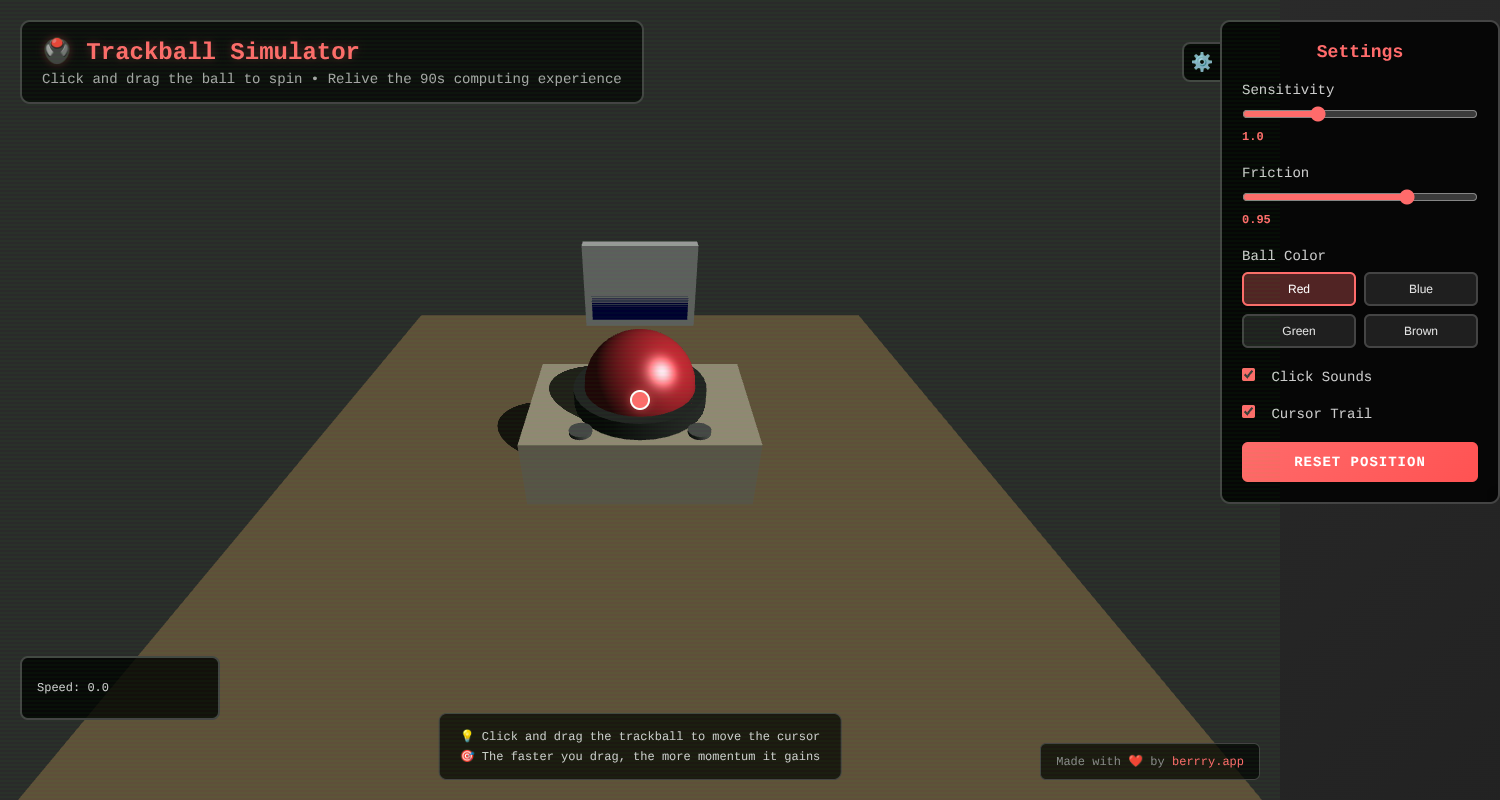Click the gear settings icon
The height and width of the screenshot is (800, 1500).
point(1201,61)
